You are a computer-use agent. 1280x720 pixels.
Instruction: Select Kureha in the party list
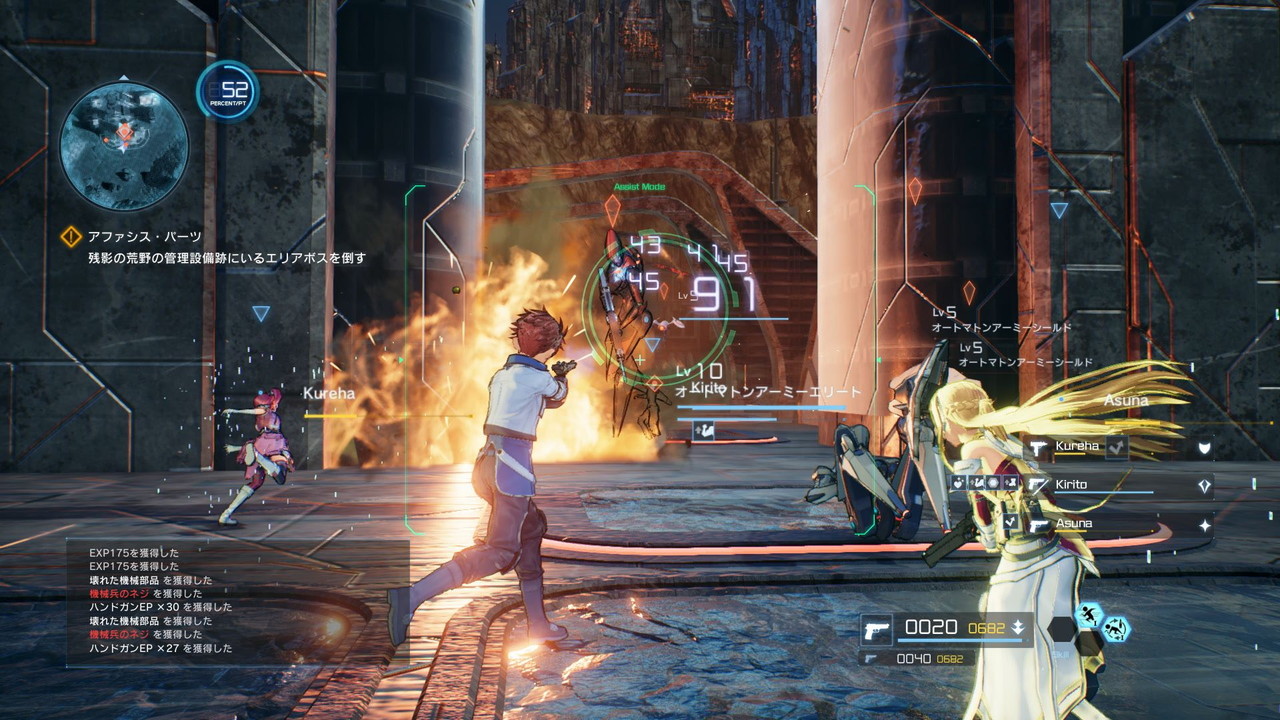[x=1077, y=446]
